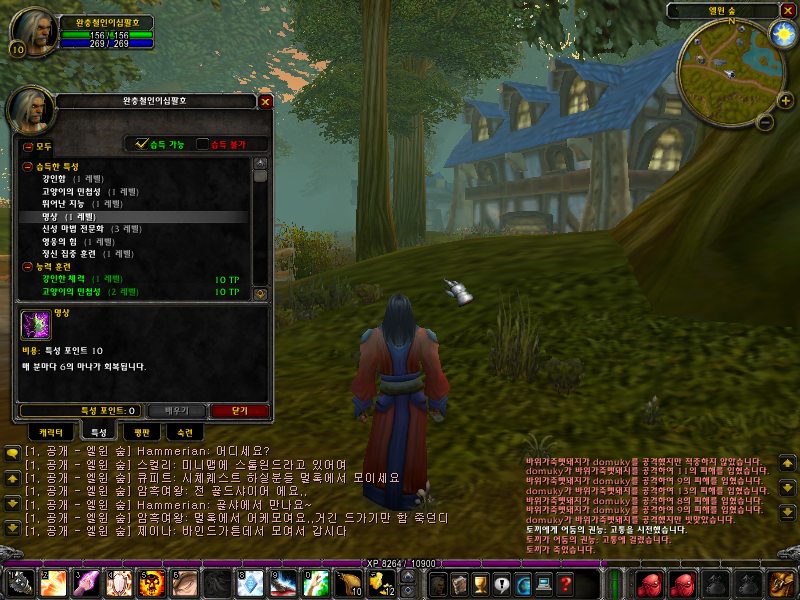Switch to the 숙련 skills tab

pos(185,432)
